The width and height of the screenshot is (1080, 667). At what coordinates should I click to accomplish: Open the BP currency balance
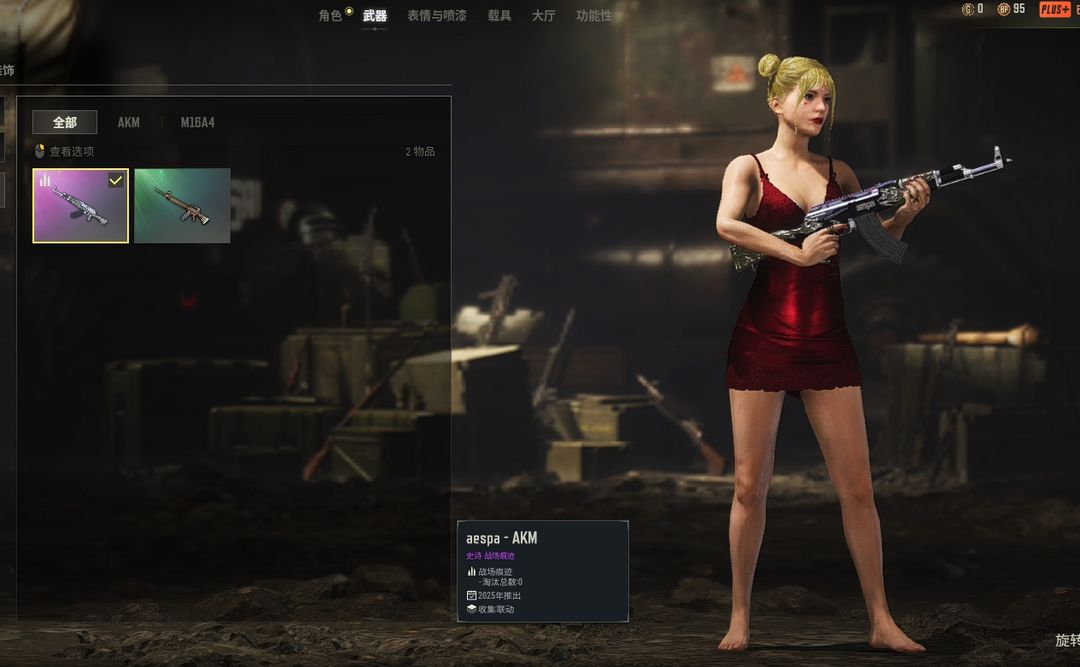[x=1010, y=9]
